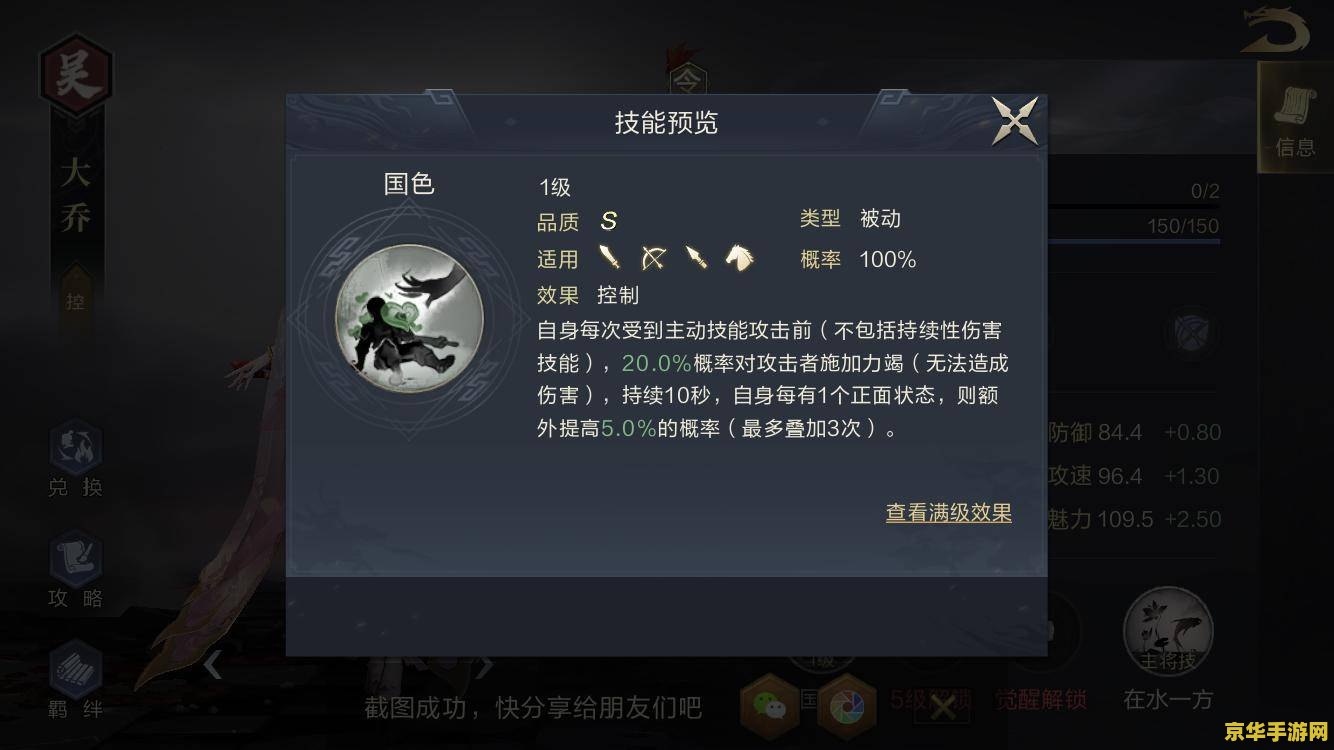
Task: Select the bow icon in the 适用 row
Action: (x=652, y=258)
